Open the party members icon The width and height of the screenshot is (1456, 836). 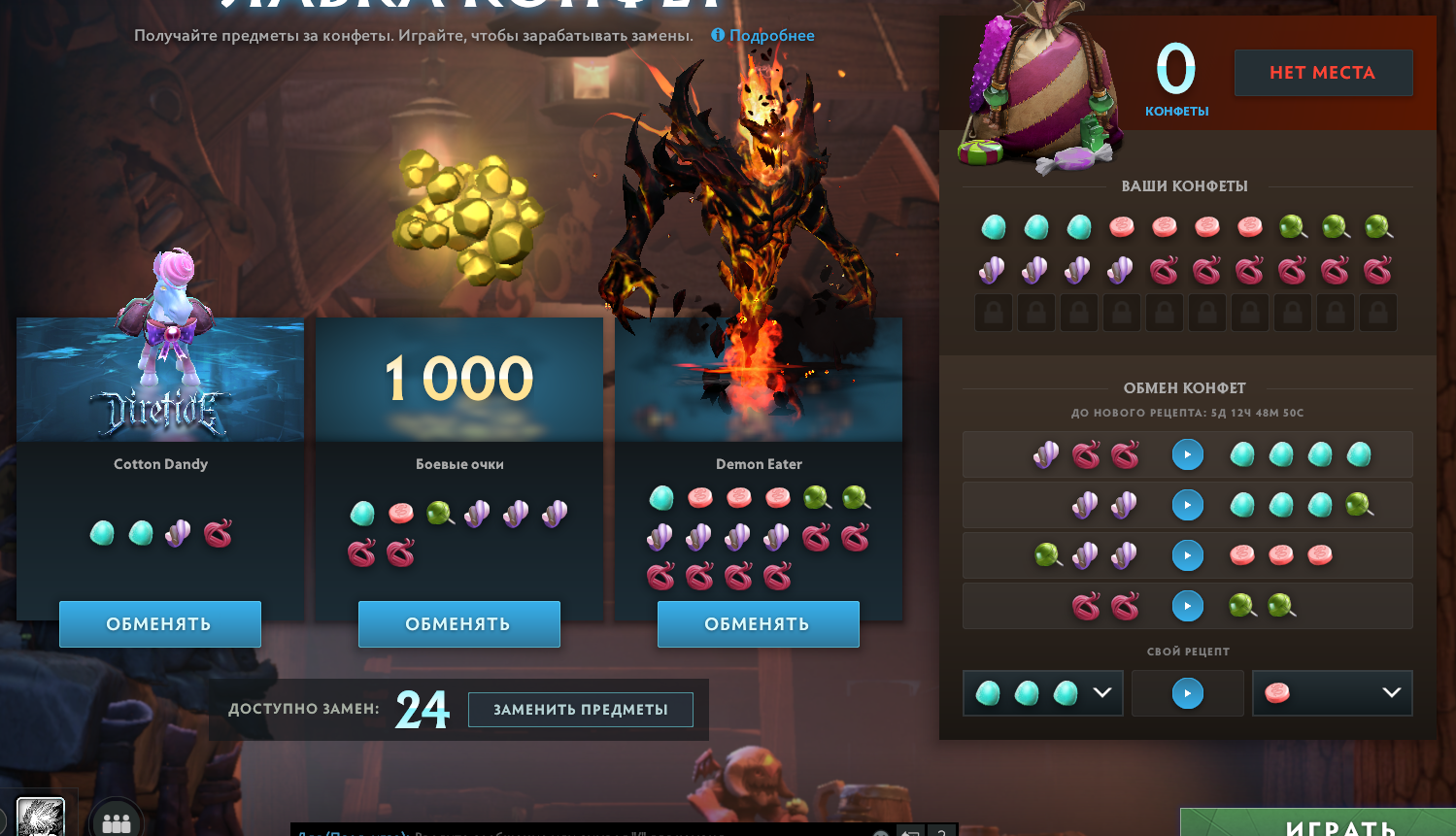pyautogui.click(x=117, y=822)
